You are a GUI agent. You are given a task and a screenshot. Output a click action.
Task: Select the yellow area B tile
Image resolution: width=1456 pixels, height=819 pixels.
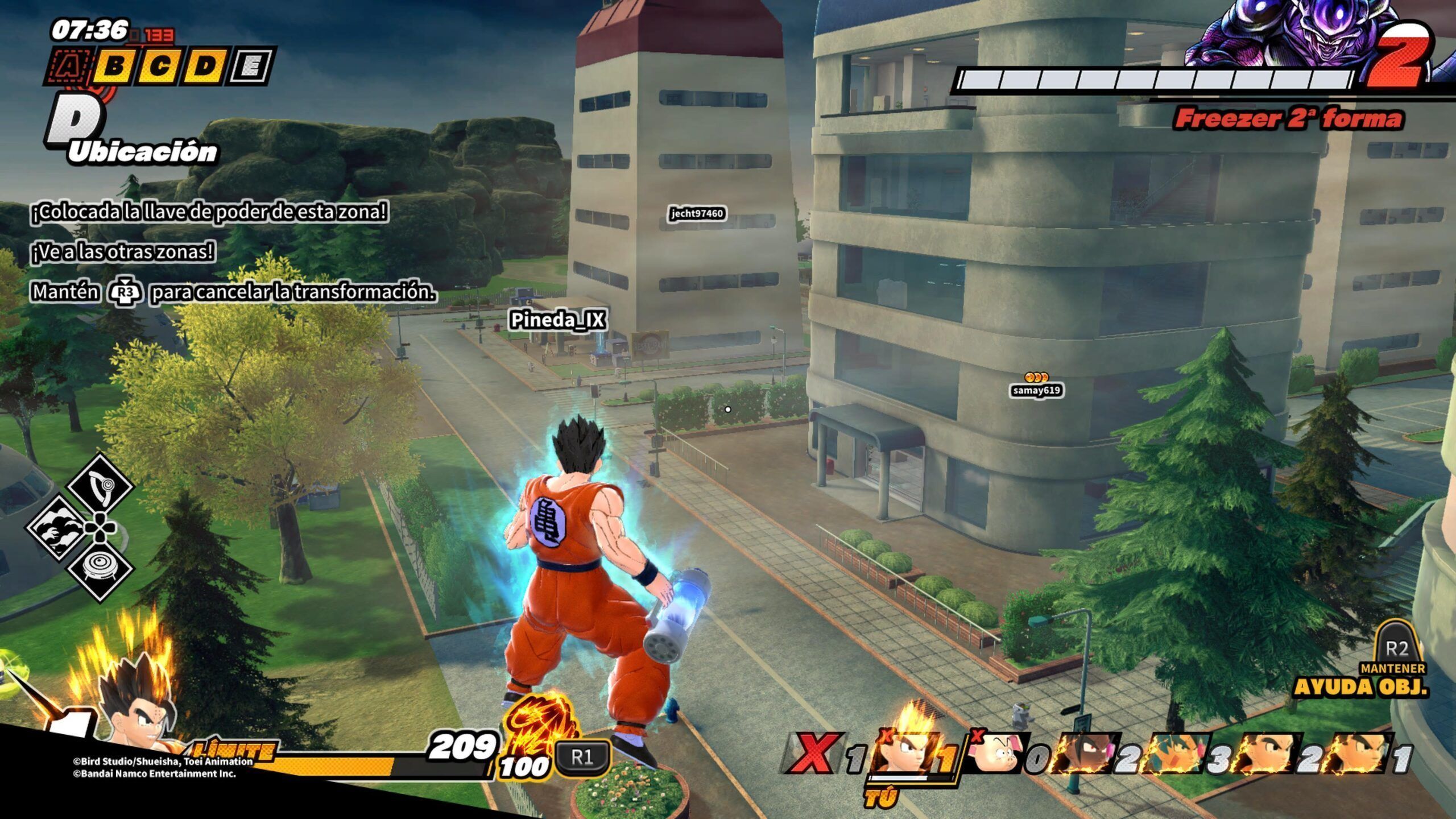pos(115,67)
